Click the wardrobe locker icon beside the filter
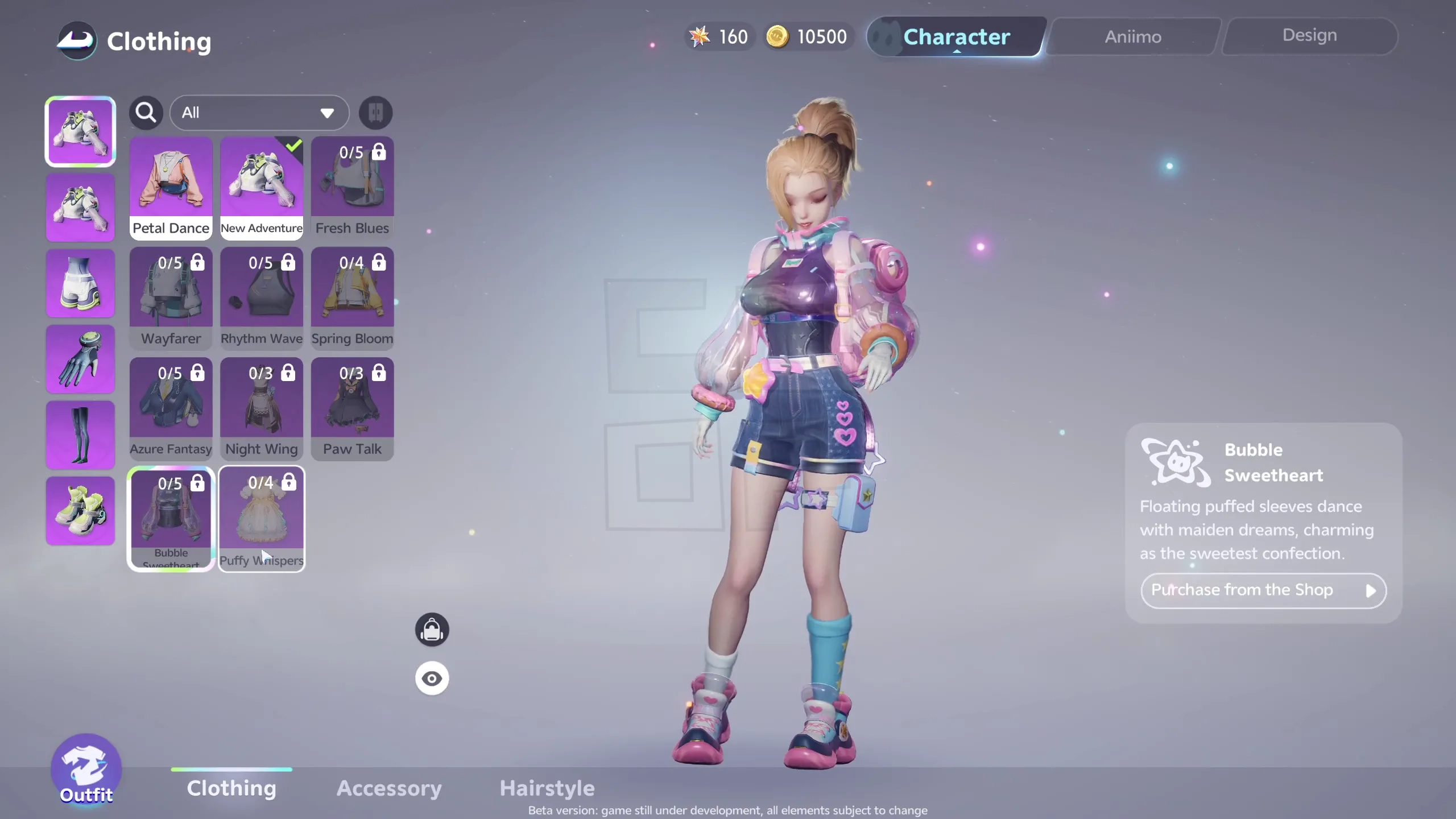This screenshot has width=1456, height=819. [x=375, y=113]
